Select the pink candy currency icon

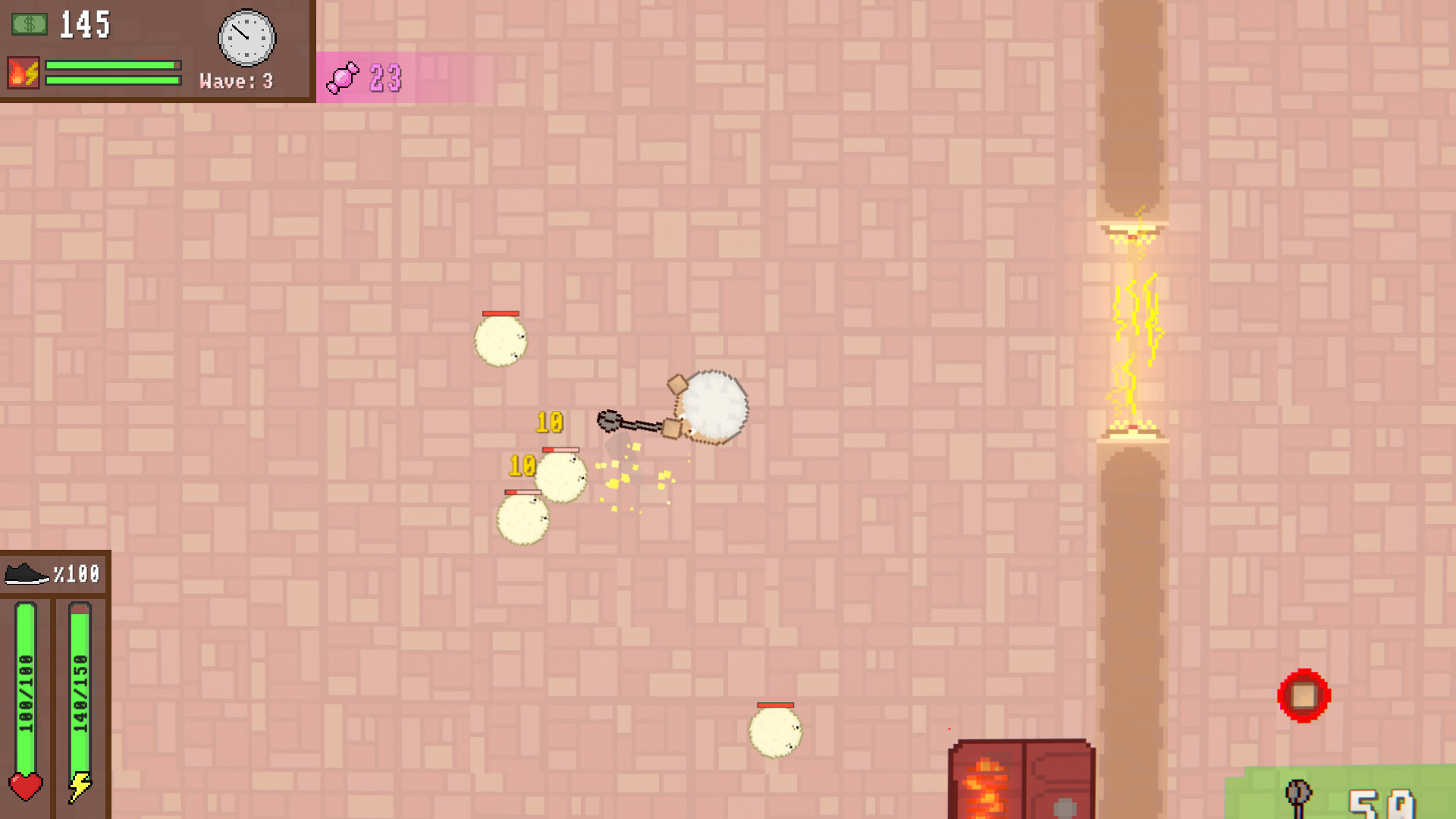(x=344, y=78)
